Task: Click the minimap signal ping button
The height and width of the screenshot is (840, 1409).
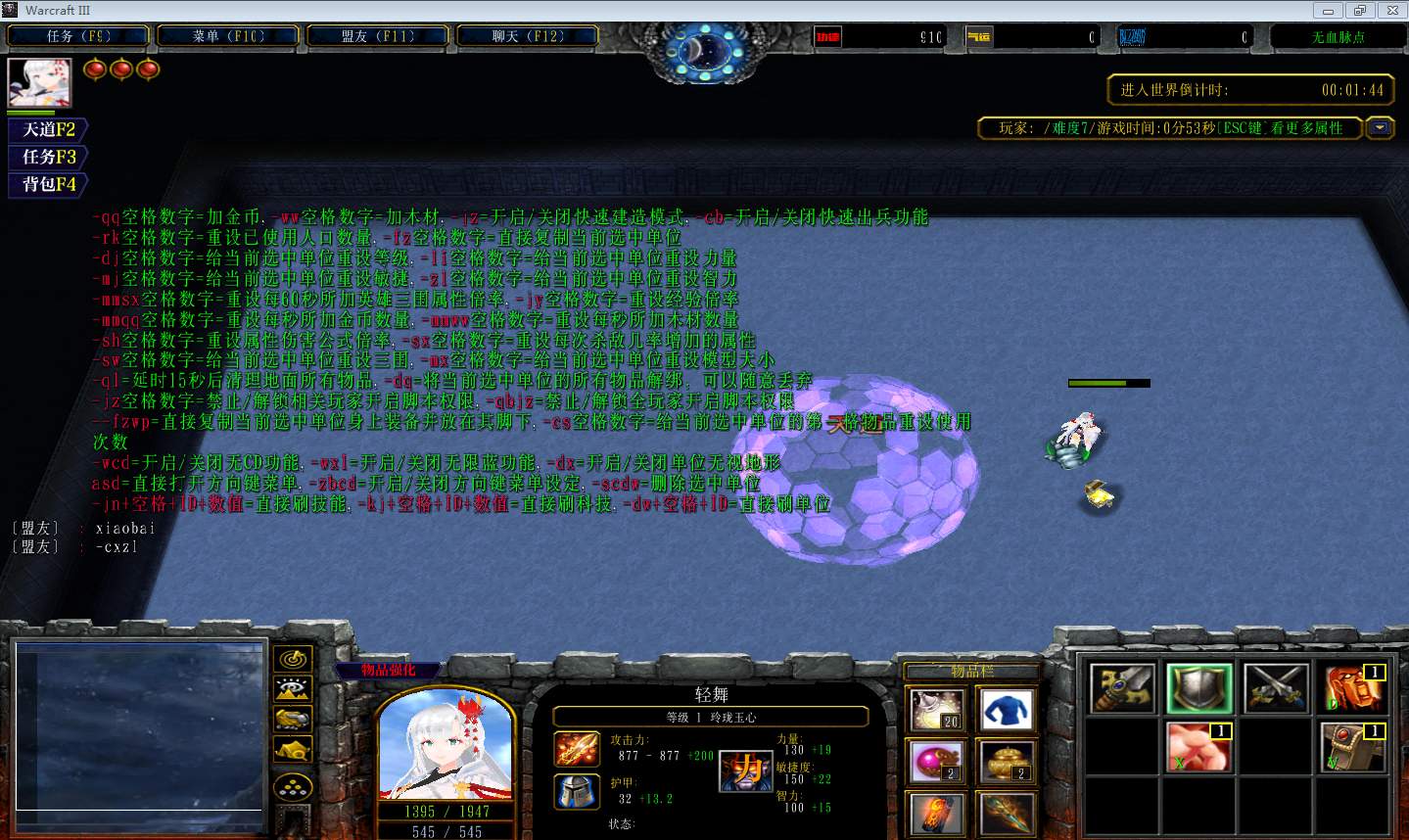Action: point(293,659)
